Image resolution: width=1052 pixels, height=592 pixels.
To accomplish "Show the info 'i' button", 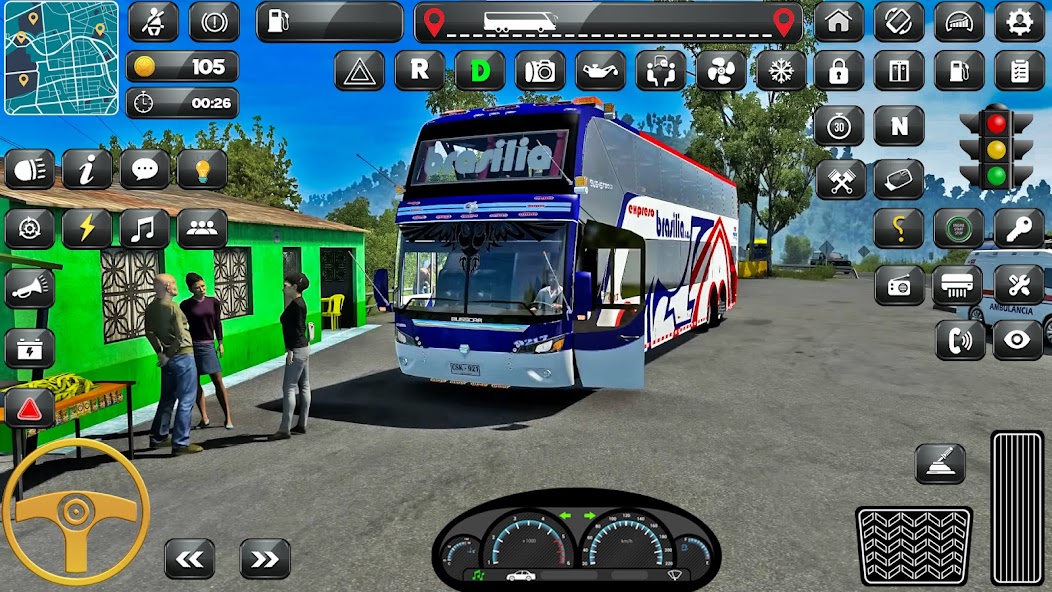I will pyautogui.click(x=87, y=169).
